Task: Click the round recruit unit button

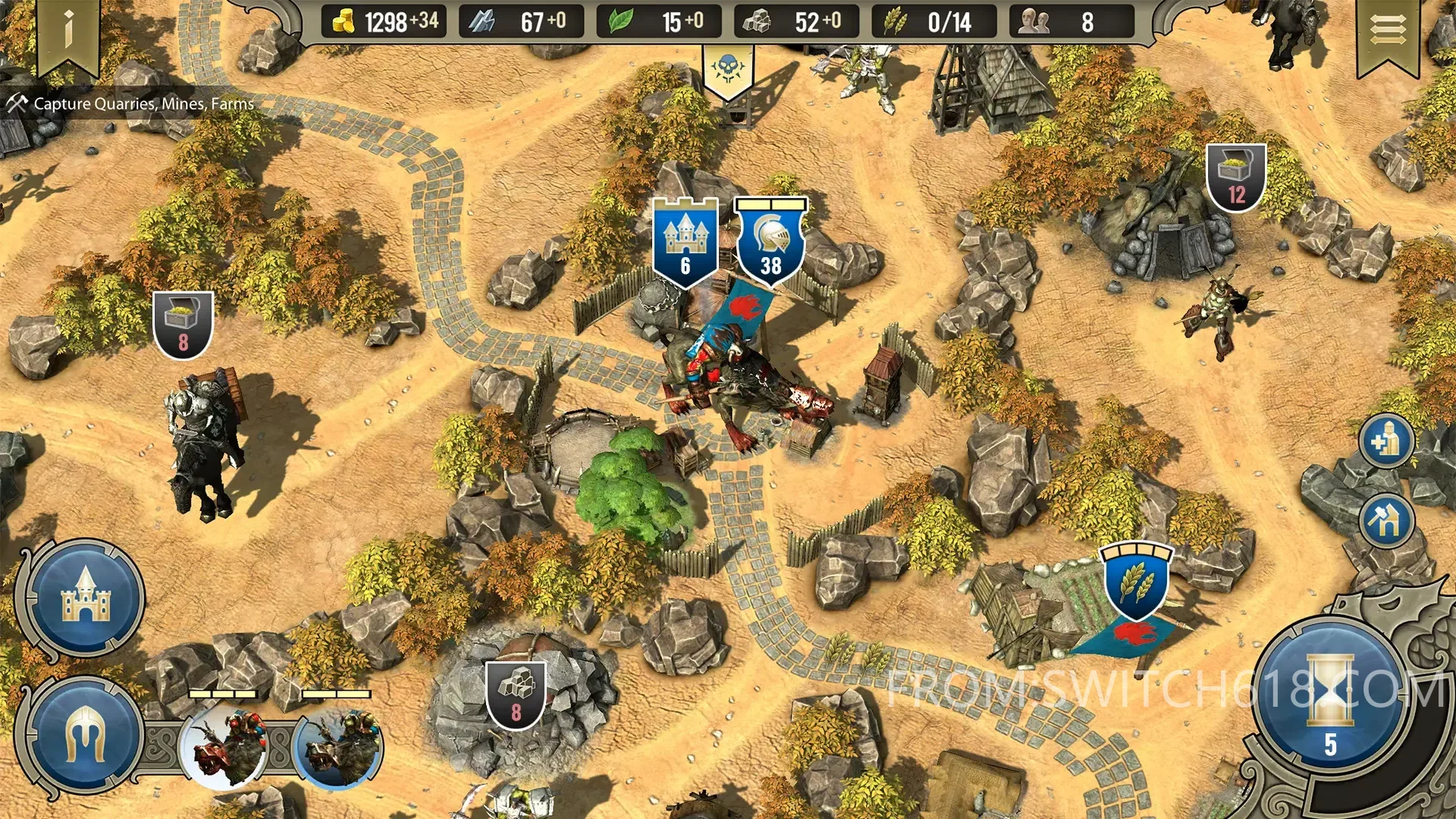Action: [x=1385, y=441]
